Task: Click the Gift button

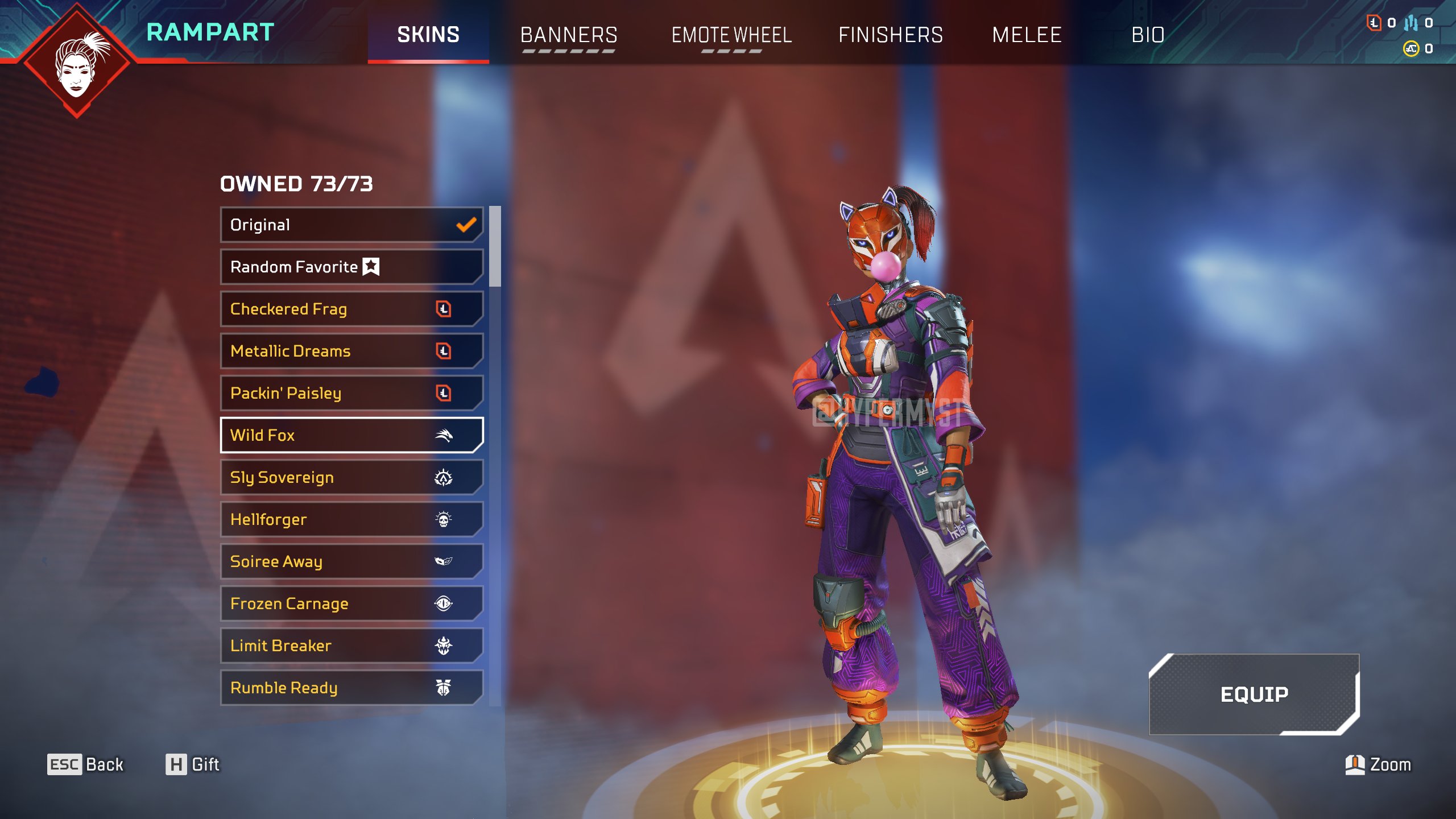Action: 192,764
